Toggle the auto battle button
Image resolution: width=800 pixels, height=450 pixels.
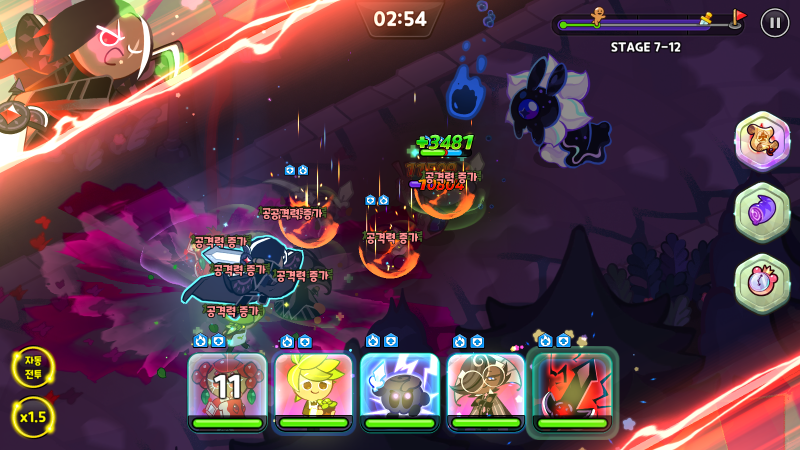pyautogui.click(x=33, y=367)
